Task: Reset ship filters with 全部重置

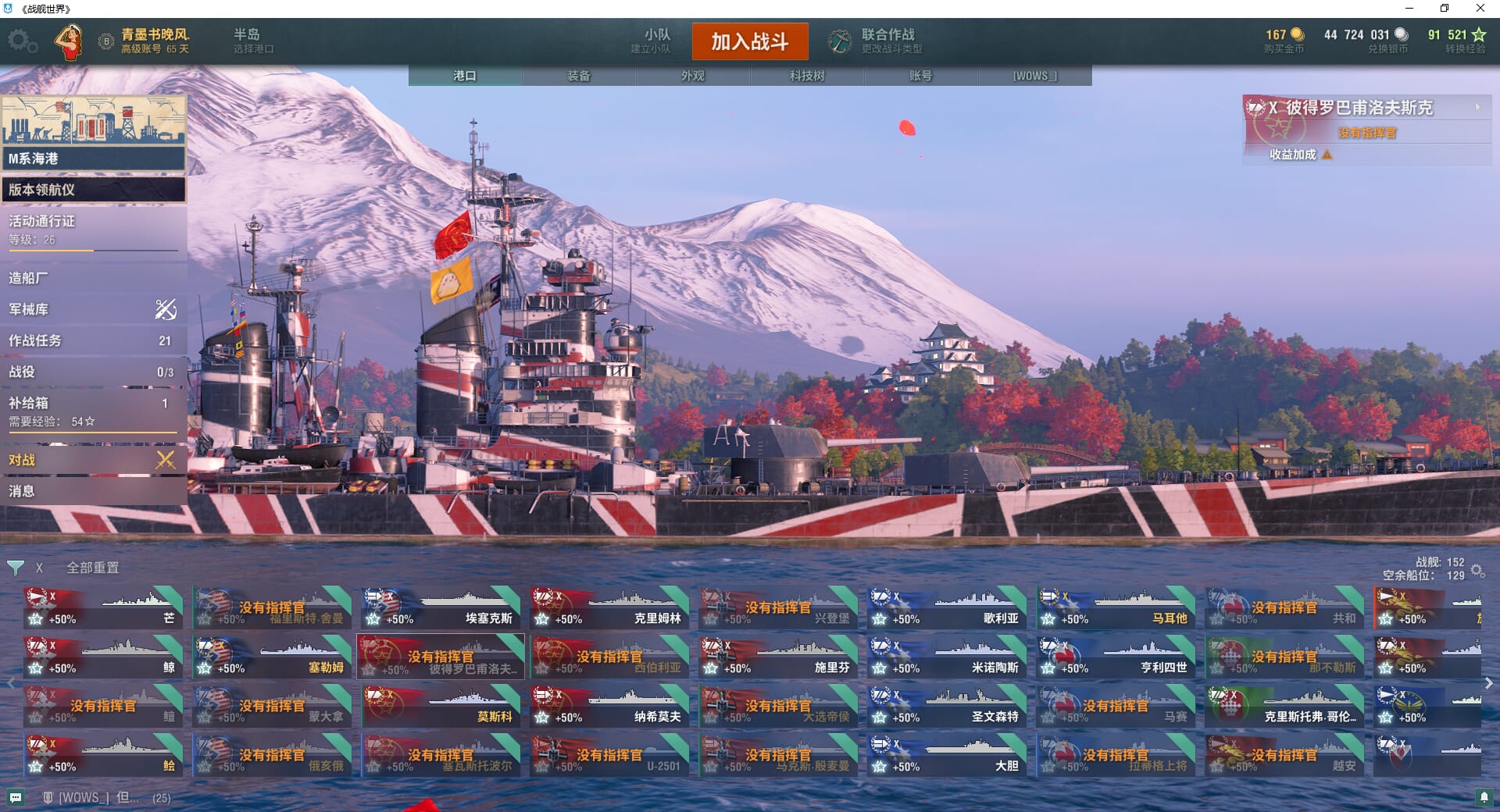Action: pyautogui.click(x=92, y=568)
